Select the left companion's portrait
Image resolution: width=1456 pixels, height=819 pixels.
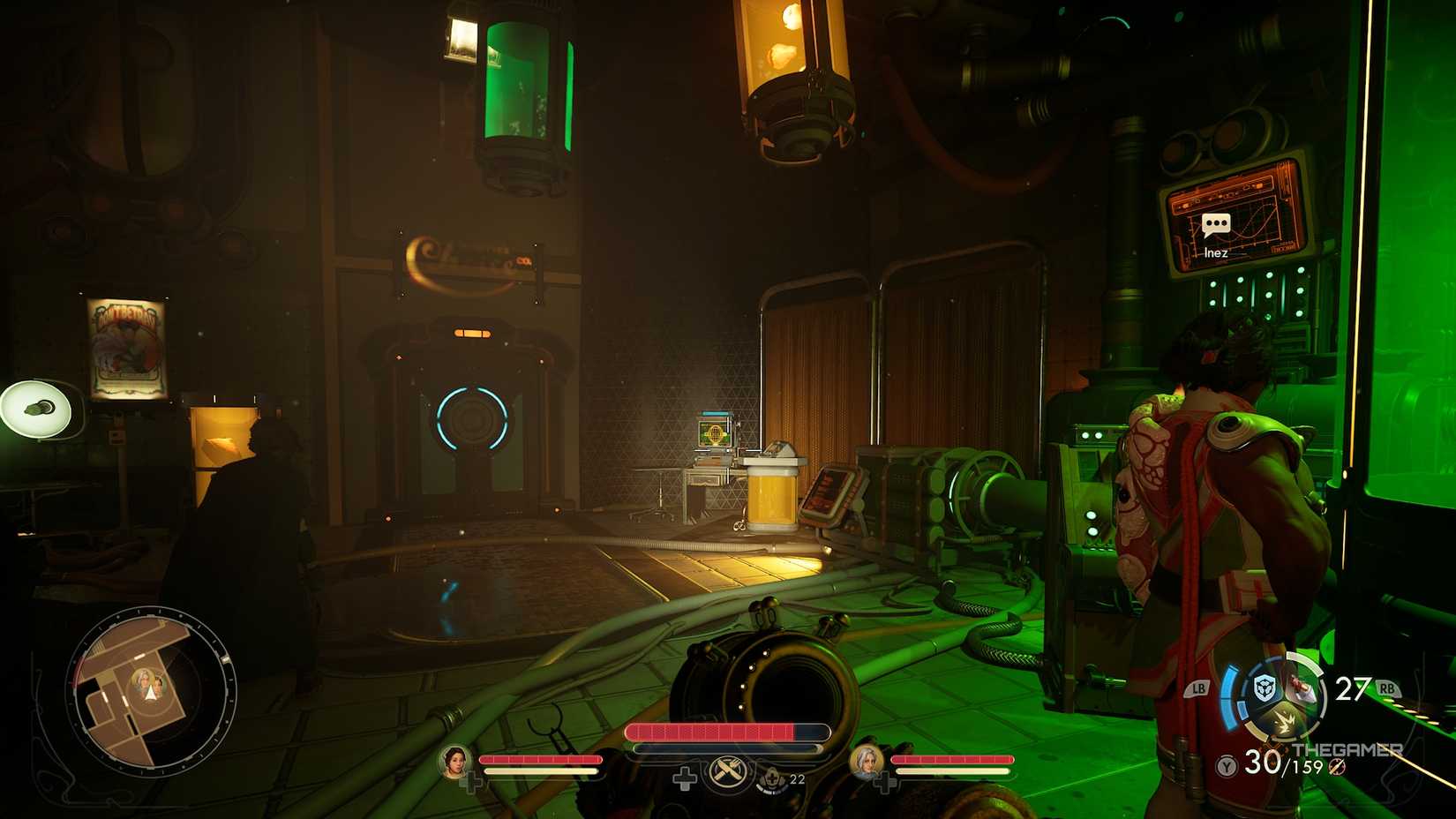coord(454,765)
